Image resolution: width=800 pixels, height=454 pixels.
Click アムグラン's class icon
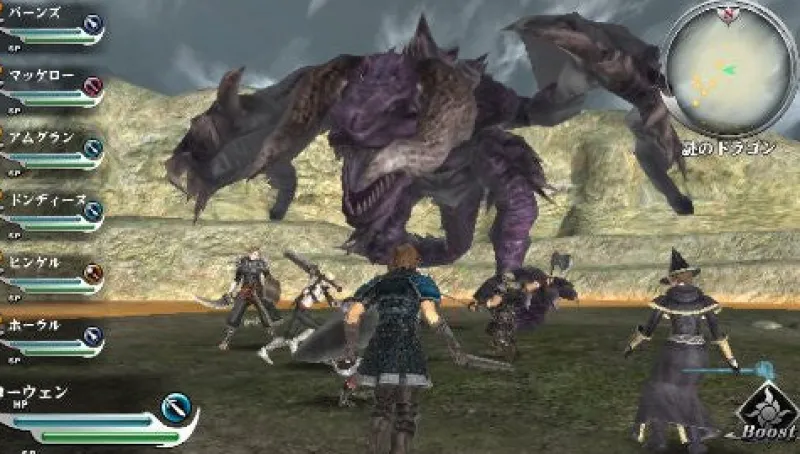(93, 149)
